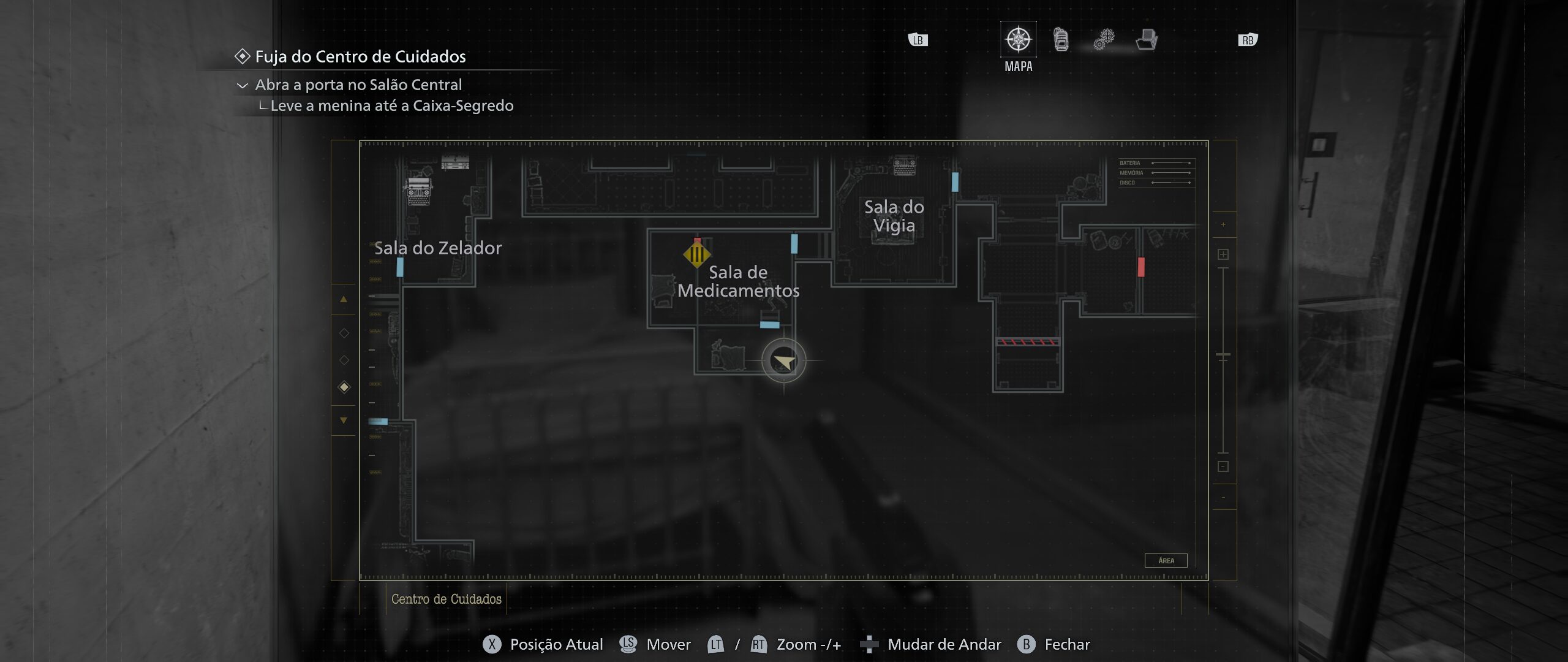The width and height of the screenshot is (1568, 662).
Task: Click the map zoom slider handle
Action: (x=1223, y=355)
